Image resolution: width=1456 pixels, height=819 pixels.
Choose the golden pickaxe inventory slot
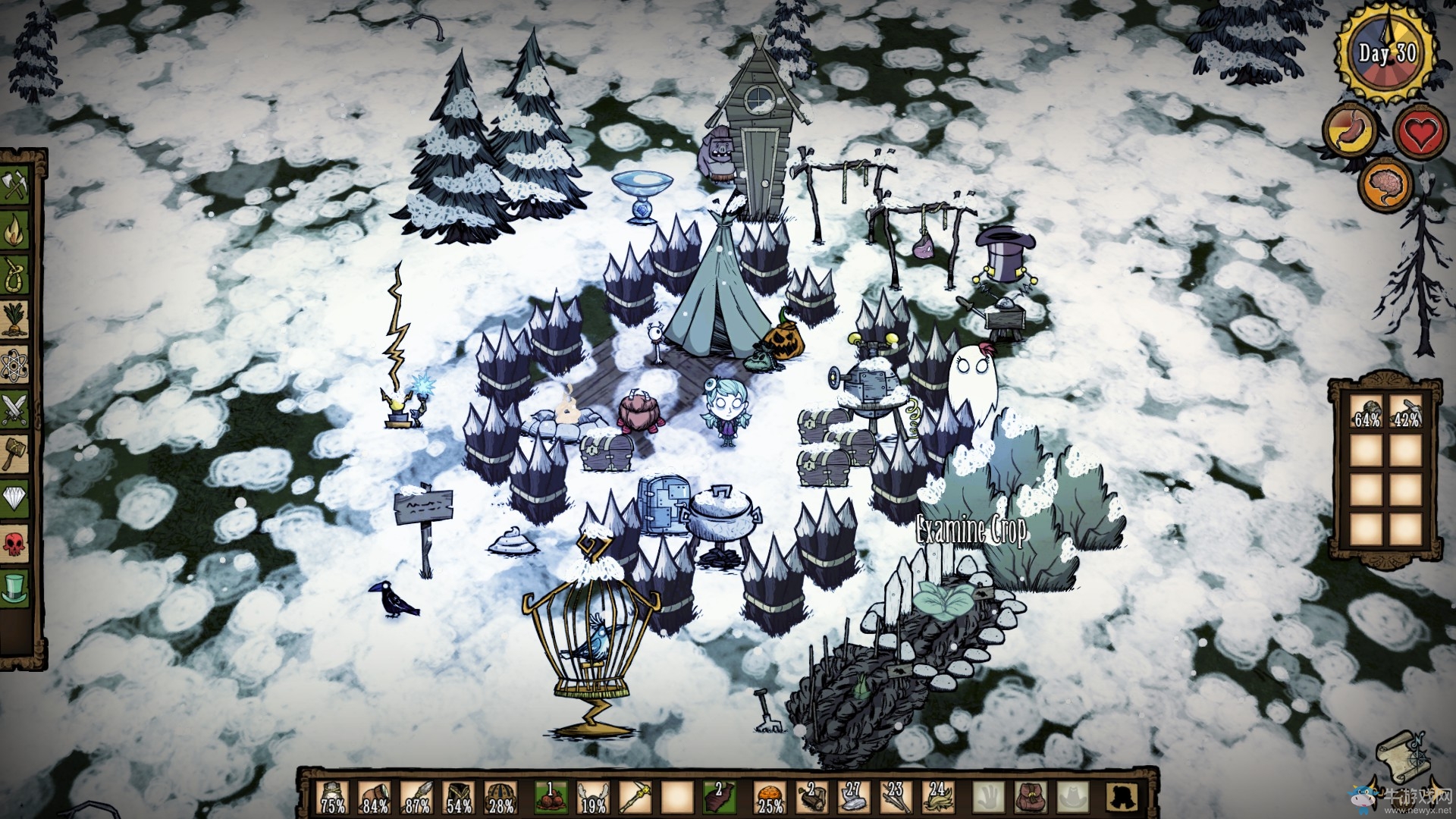635,793
